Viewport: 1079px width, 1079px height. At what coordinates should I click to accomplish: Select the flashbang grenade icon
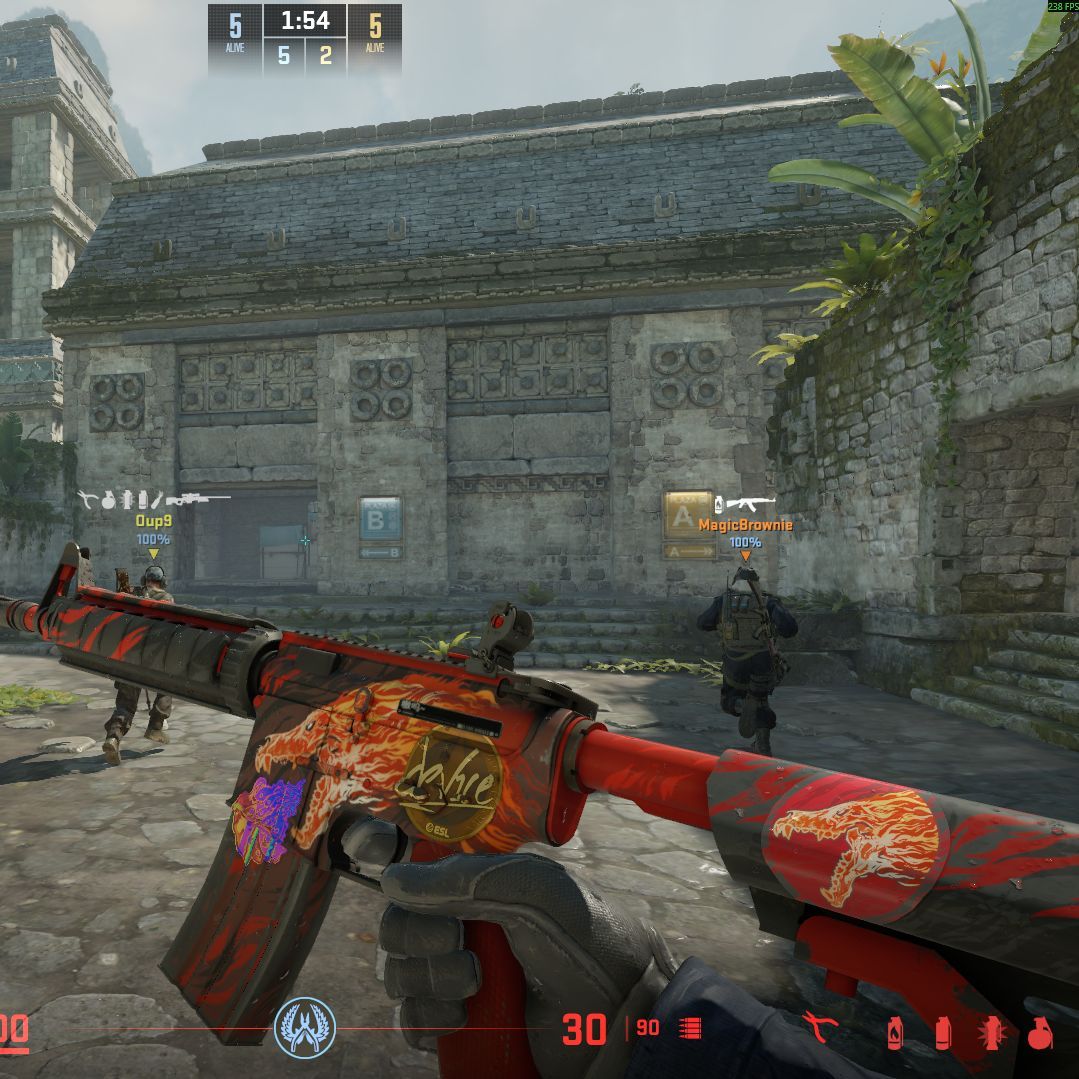990,1031
